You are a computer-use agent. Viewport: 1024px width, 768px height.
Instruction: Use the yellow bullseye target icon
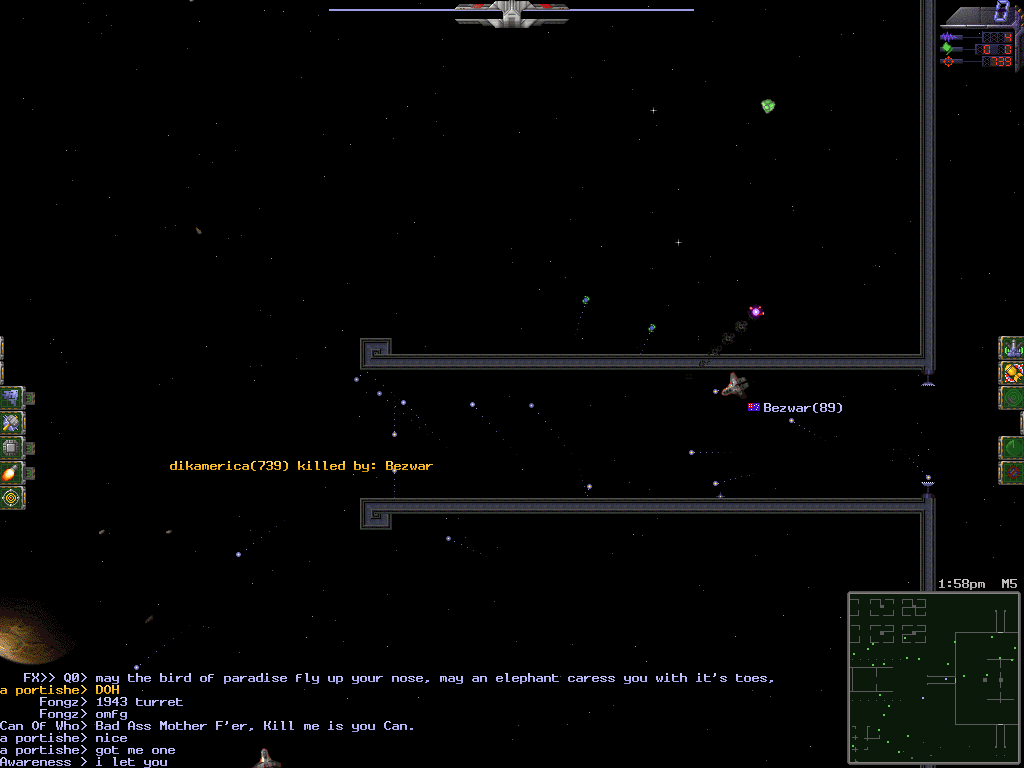coord(12,497)
